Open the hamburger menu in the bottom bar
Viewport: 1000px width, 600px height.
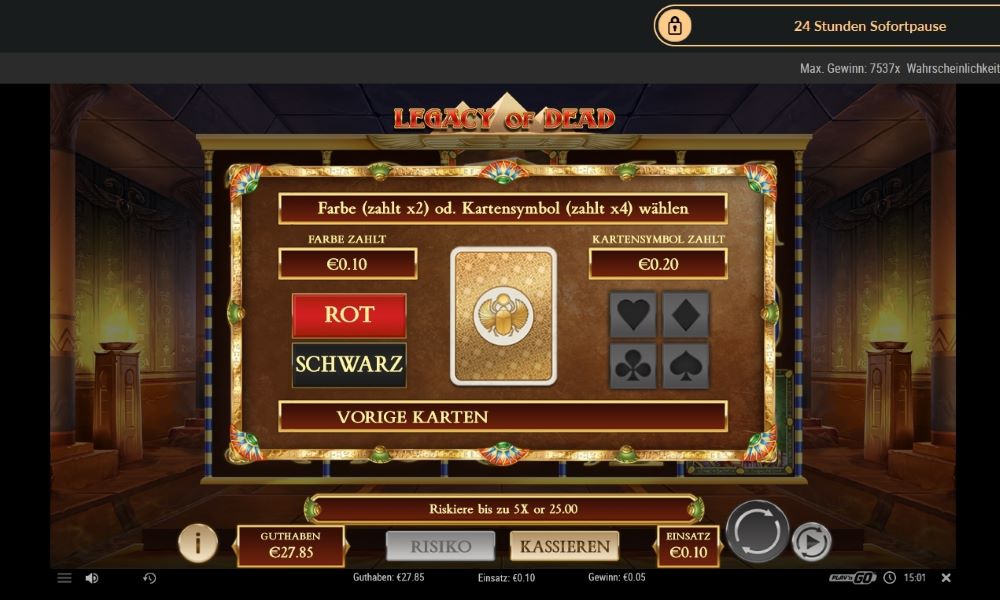[64, 578]
